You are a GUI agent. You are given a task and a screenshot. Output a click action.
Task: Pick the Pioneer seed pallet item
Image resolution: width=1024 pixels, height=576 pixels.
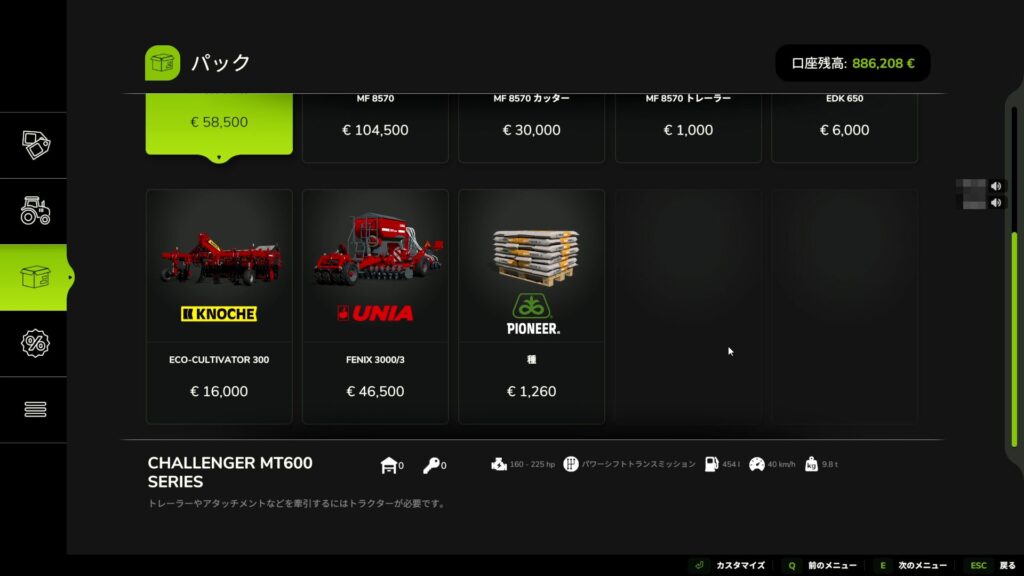(x=531, y=306)
